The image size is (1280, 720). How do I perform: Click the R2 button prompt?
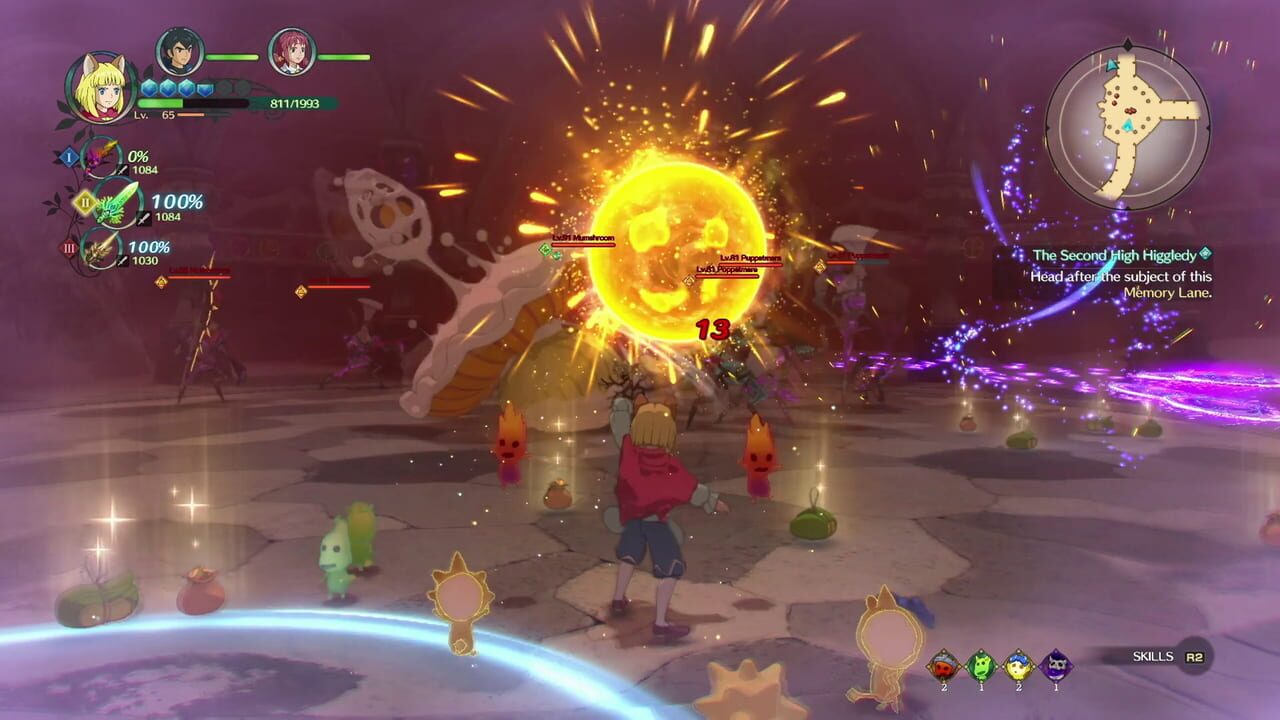click(1196, 656)
